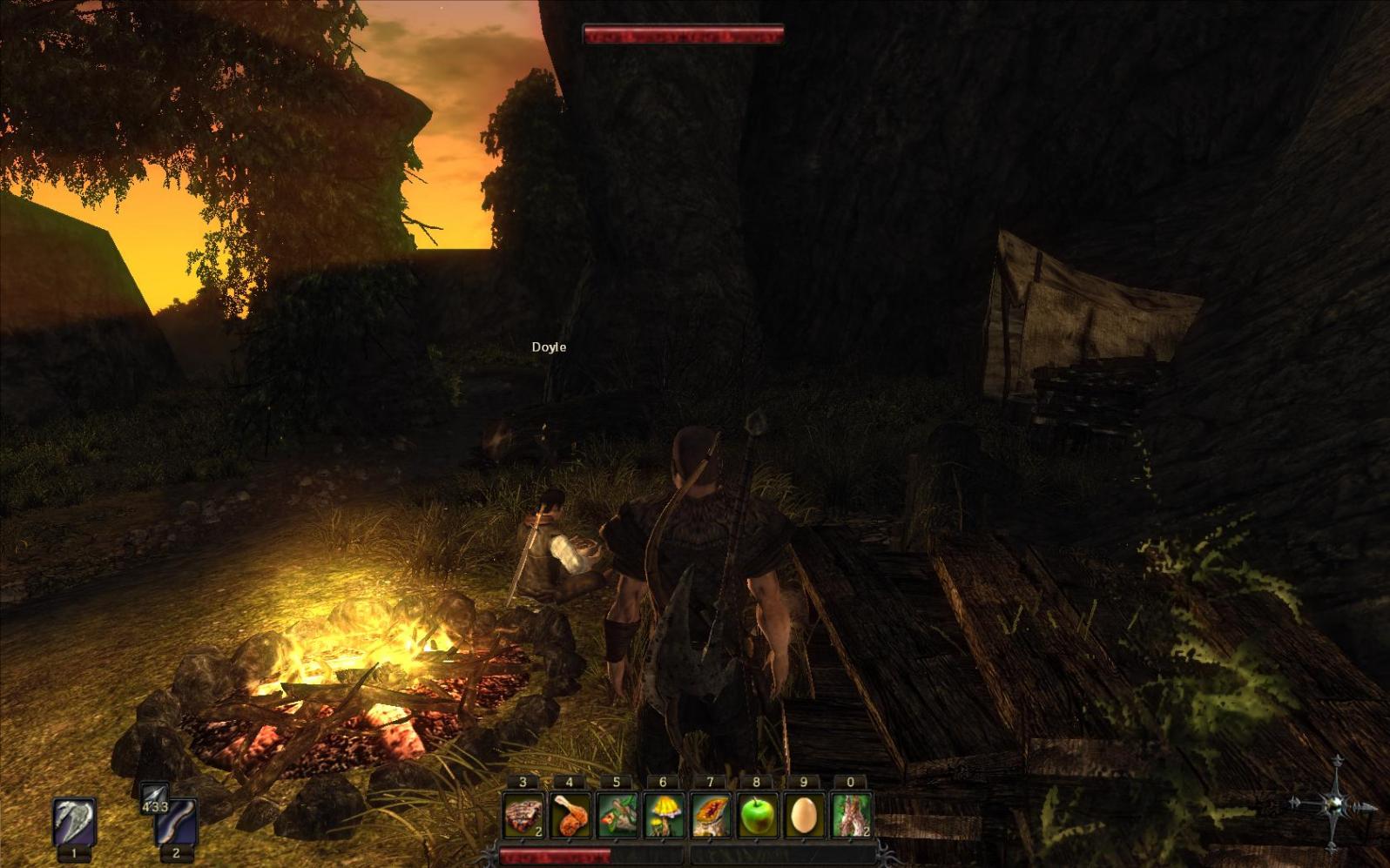Screen dimensions: 1390x868
Task: Select the leafy herb root in slot 5
Action: tap(617, 816)
